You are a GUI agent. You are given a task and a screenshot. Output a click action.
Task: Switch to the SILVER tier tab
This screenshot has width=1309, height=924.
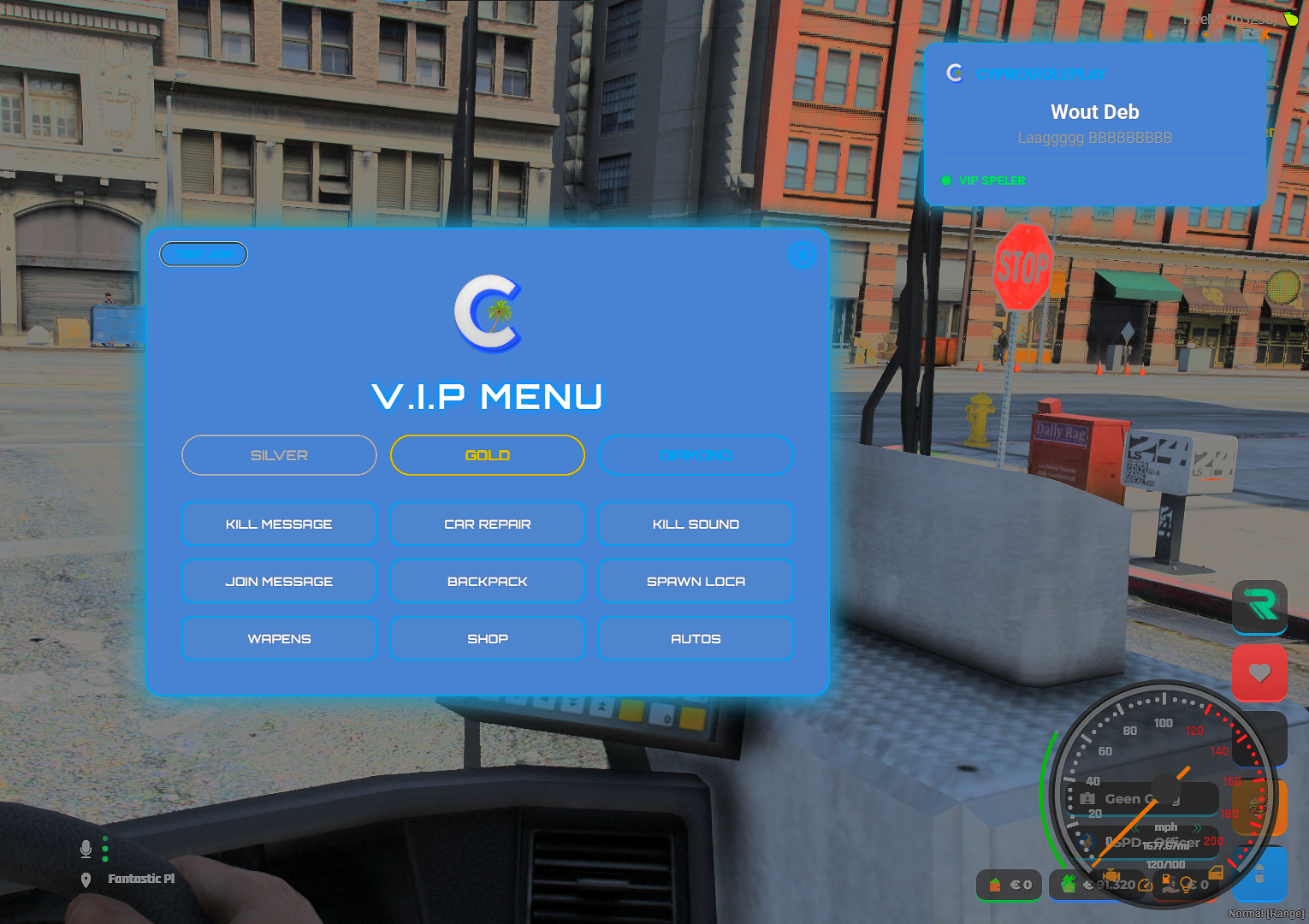tap(279, 455)
